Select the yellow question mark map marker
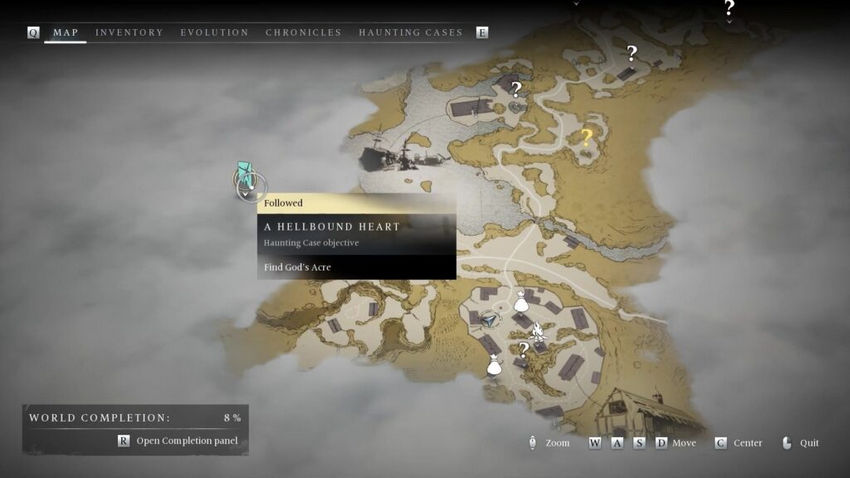850x478 pixels. click(x=586, y=137)
